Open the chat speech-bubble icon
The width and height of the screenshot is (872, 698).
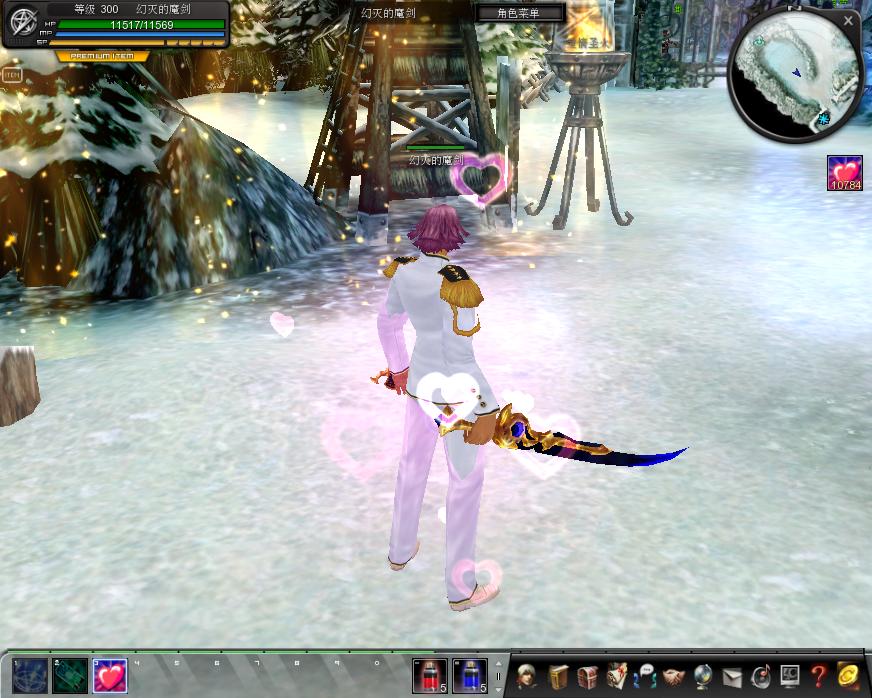point(645,676)
